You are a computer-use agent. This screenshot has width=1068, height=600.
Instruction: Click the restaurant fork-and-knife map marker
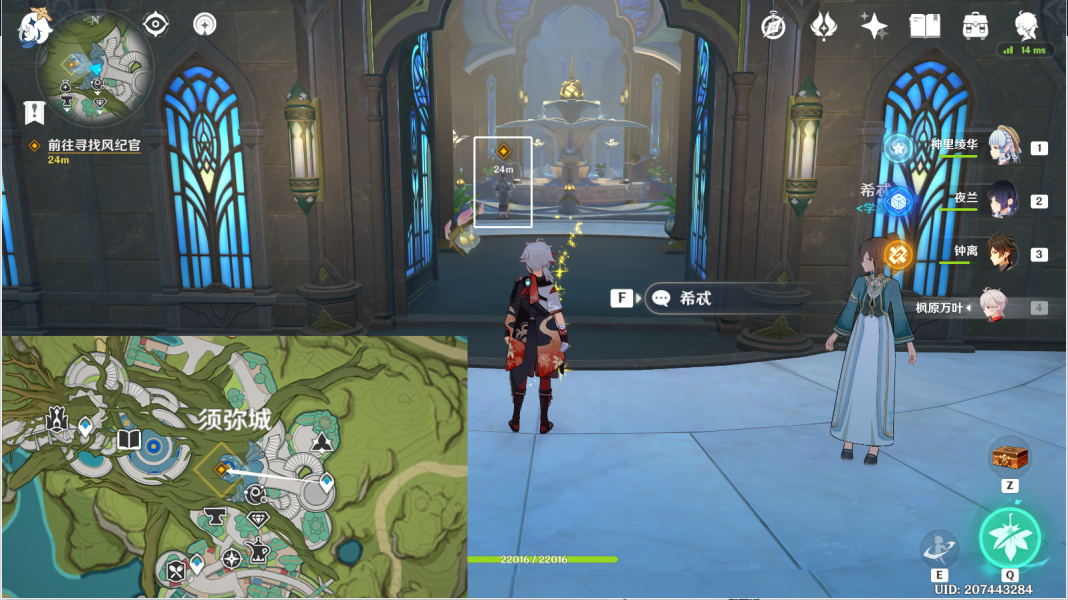point(177,572)
